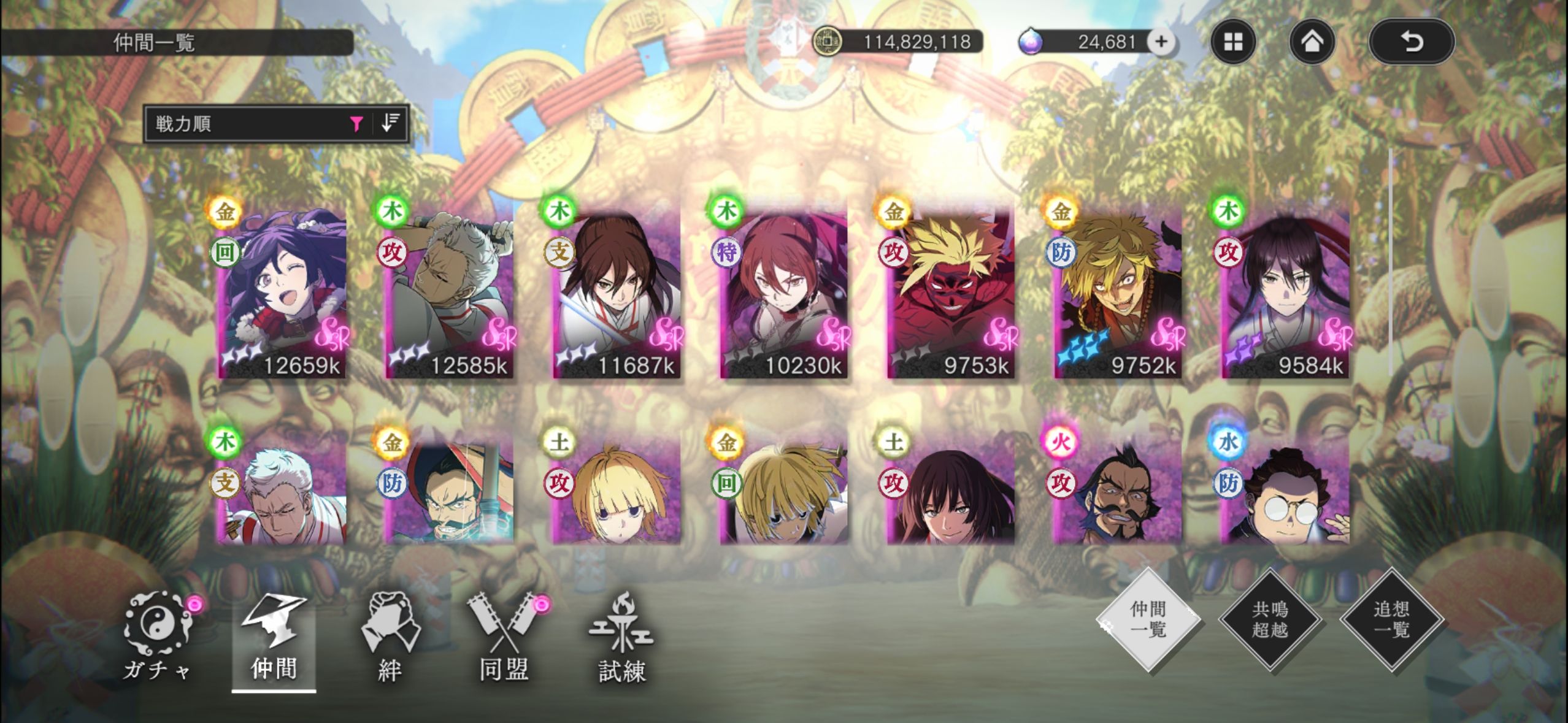1568x723 pixels.
Task: Add more gems with the plus button
Action: point(1160,42)
